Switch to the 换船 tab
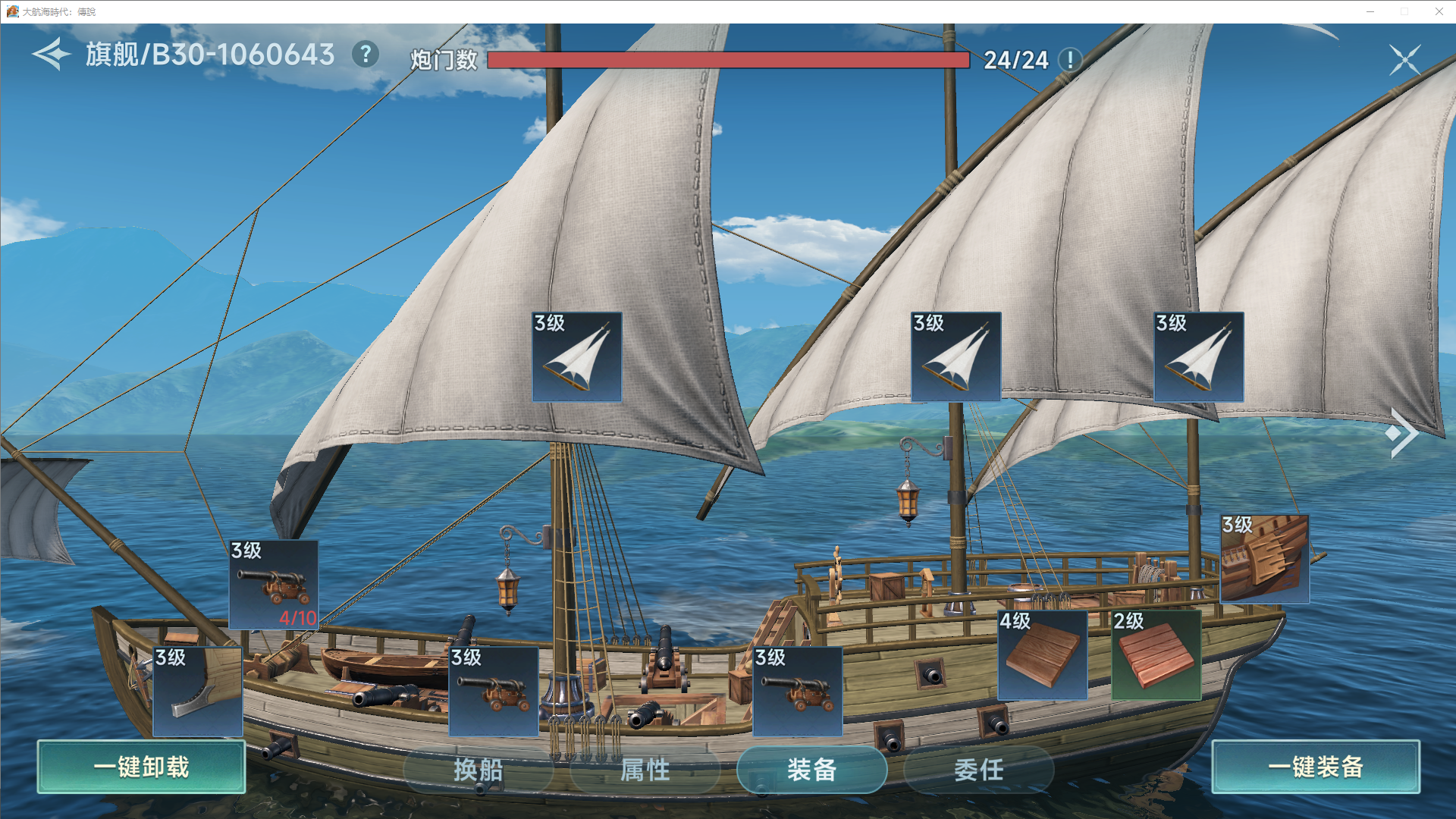The height and width of the screenshot is (819, 1456). click(x=478, y=770)
